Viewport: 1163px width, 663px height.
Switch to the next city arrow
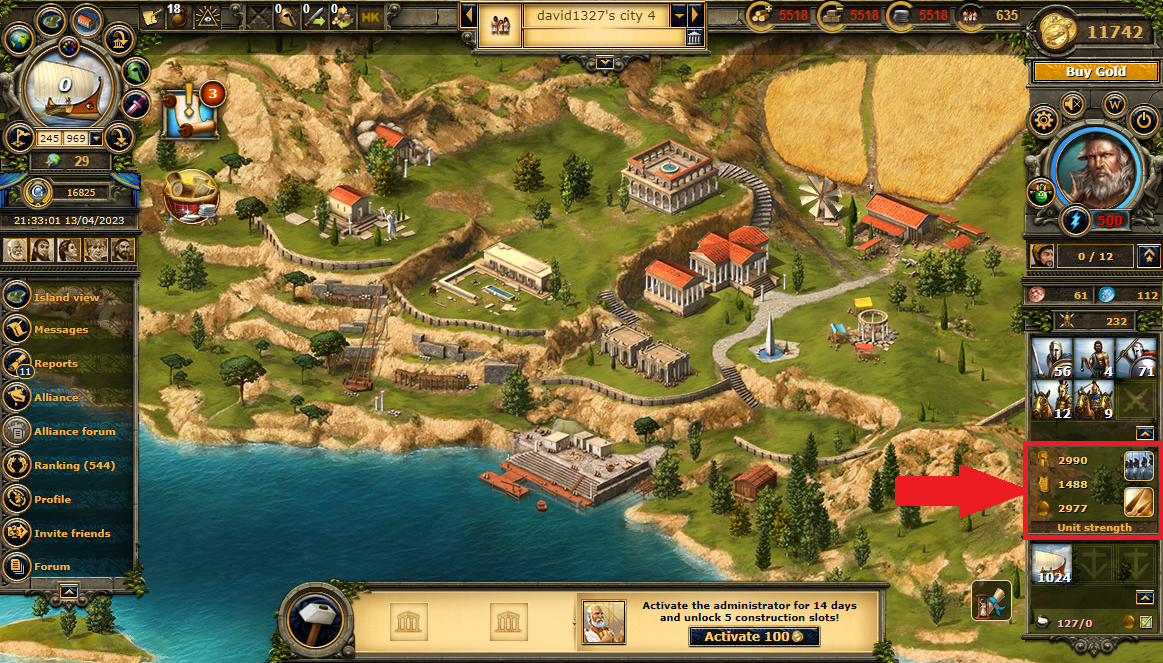696,16
